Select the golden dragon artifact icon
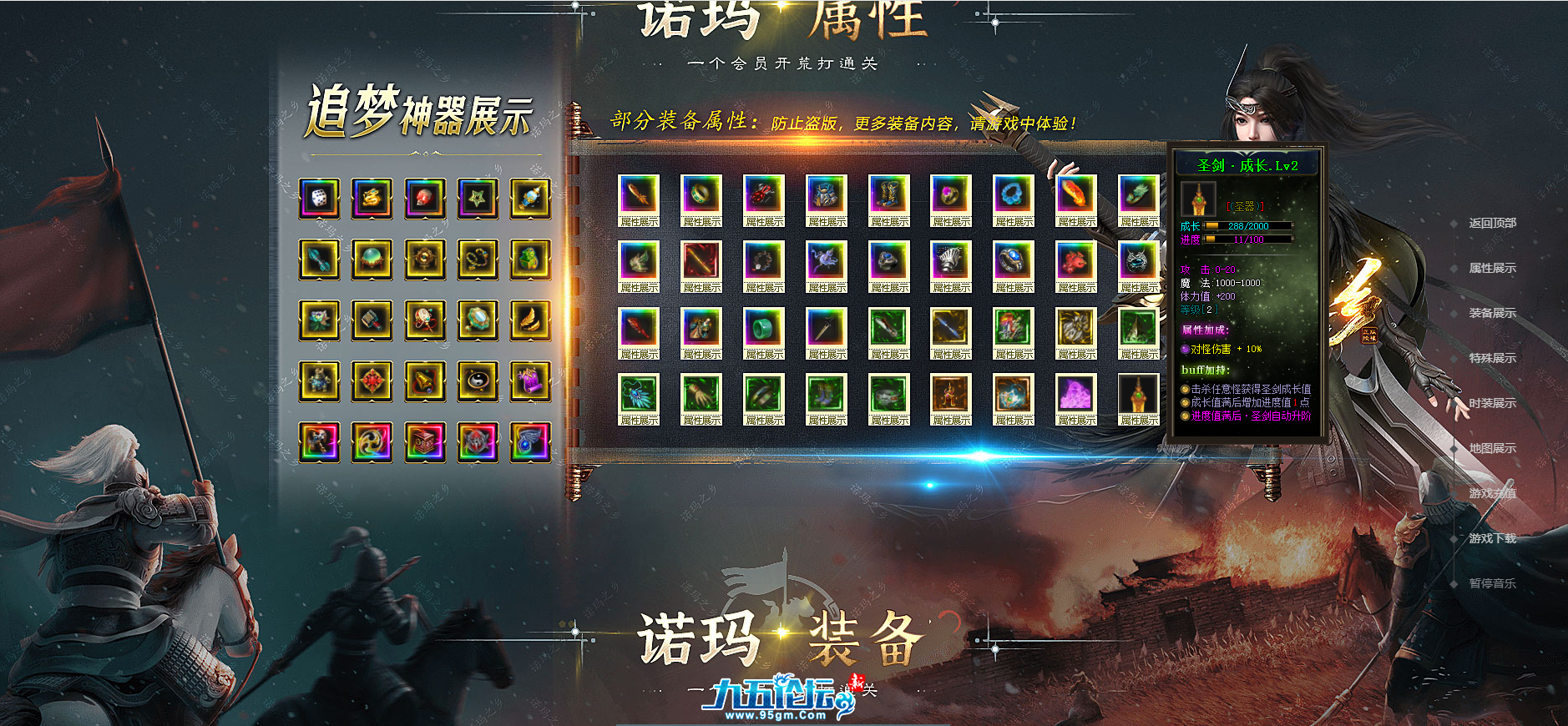This screenshot has height=726, width=1568. (372, 198)
